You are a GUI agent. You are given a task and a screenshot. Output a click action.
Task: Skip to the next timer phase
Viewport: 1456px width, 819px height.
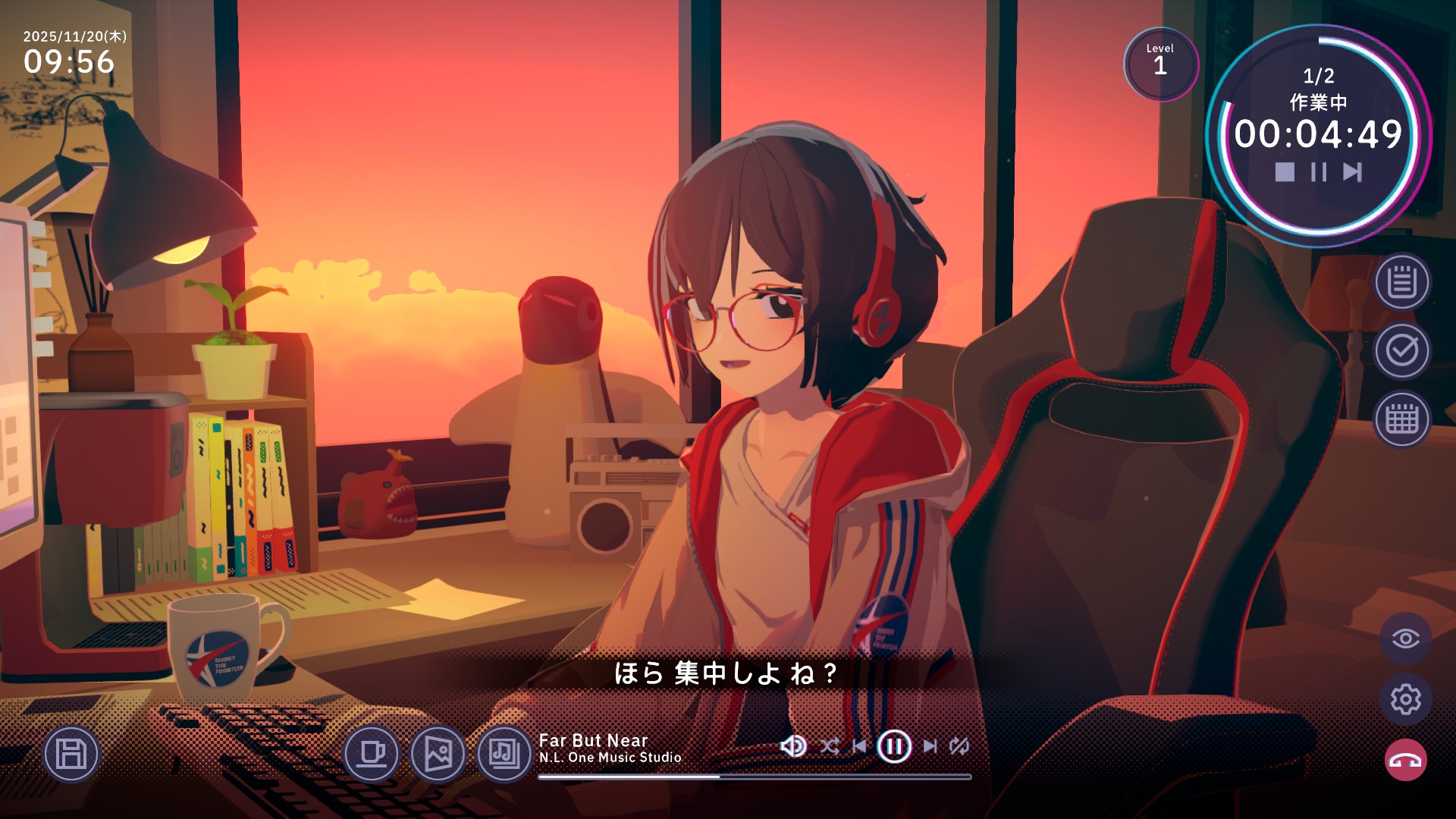coord(1352,172)
